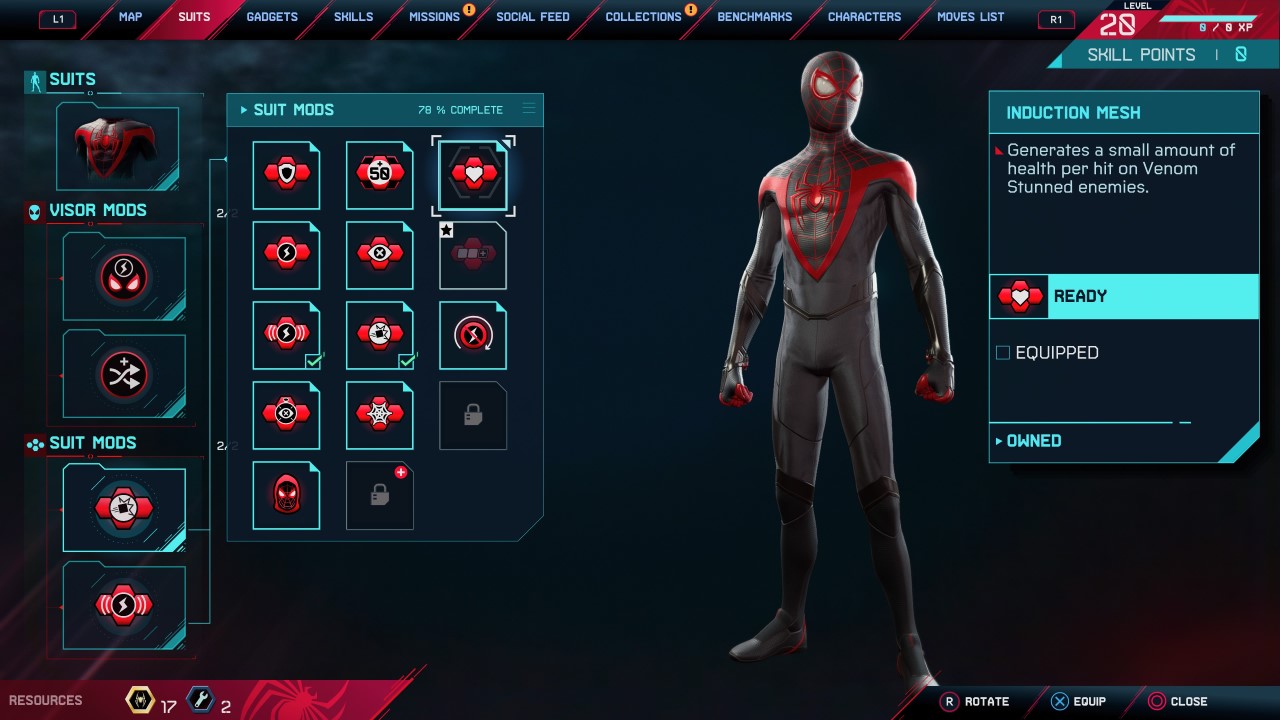
Task: Click the checkmark on the camera-jammer equipped mod
Action: pyautogui.click(x=405, y=362)
